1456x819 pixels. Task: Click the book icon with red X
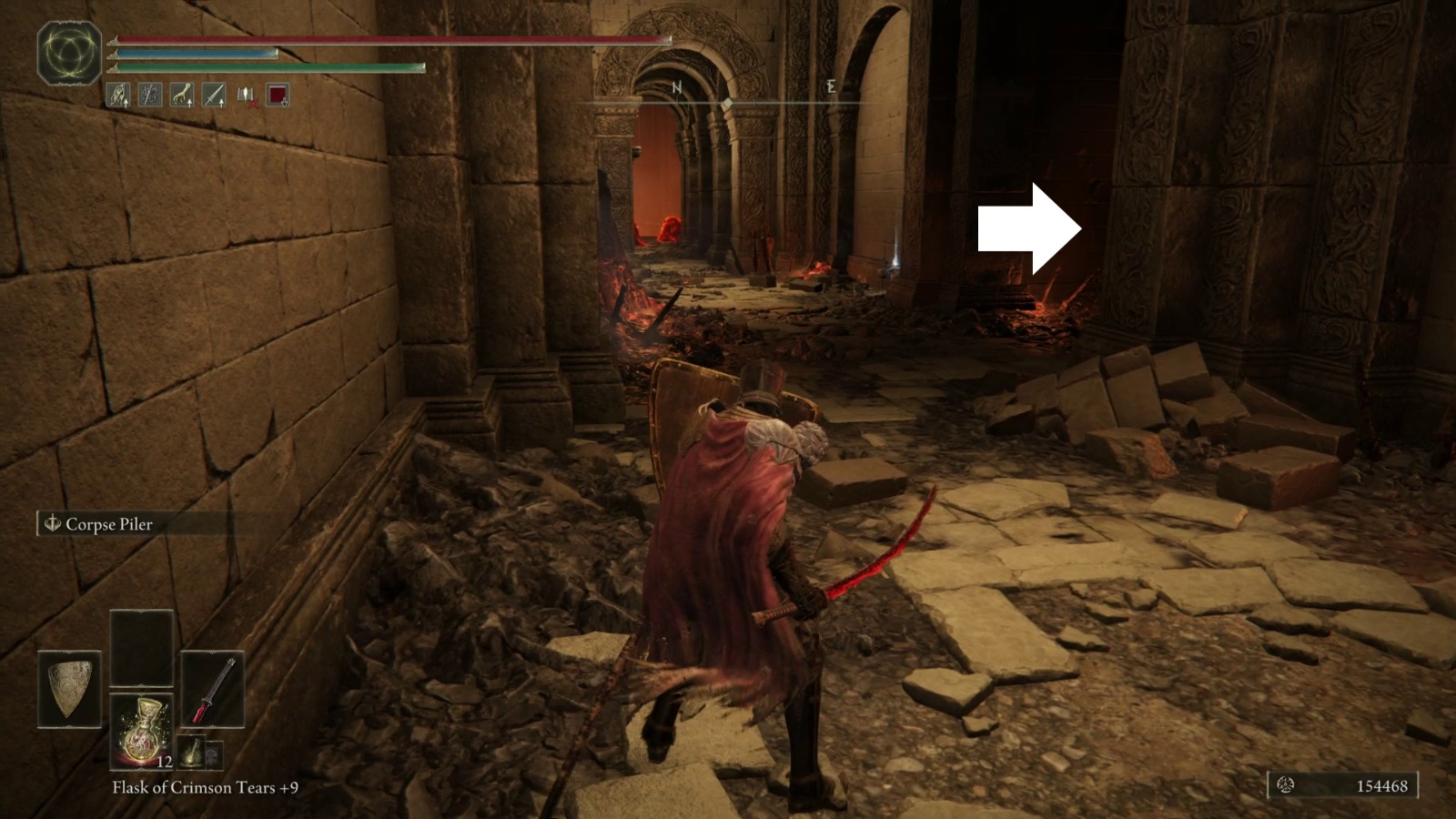click(x=246, y=95)
